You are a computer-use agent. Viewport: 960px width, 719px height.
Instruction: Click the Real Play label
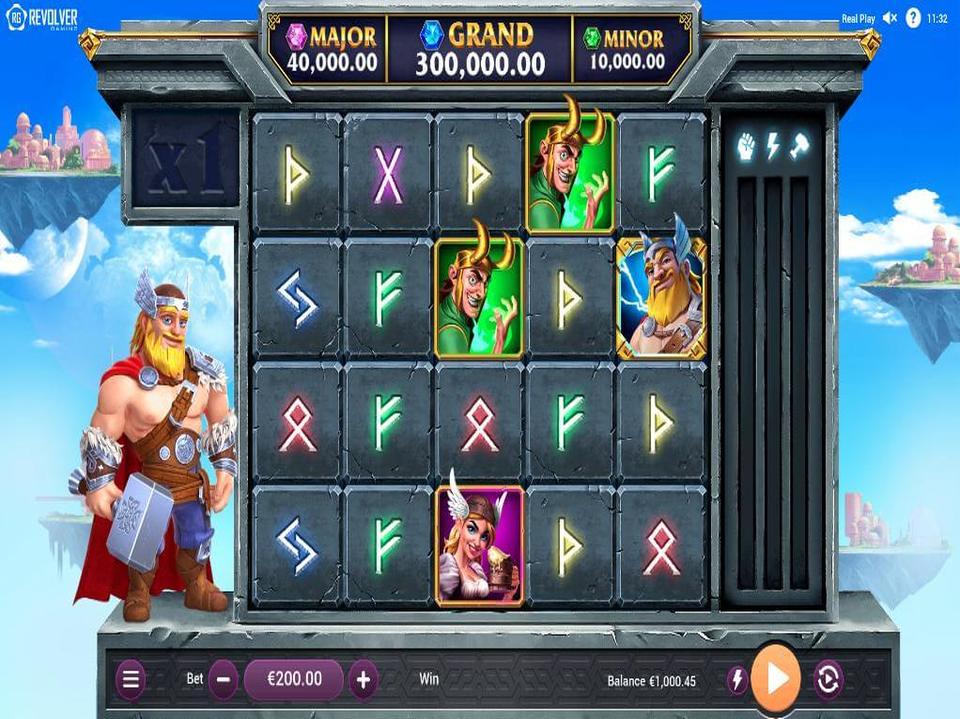pos(858,18)
